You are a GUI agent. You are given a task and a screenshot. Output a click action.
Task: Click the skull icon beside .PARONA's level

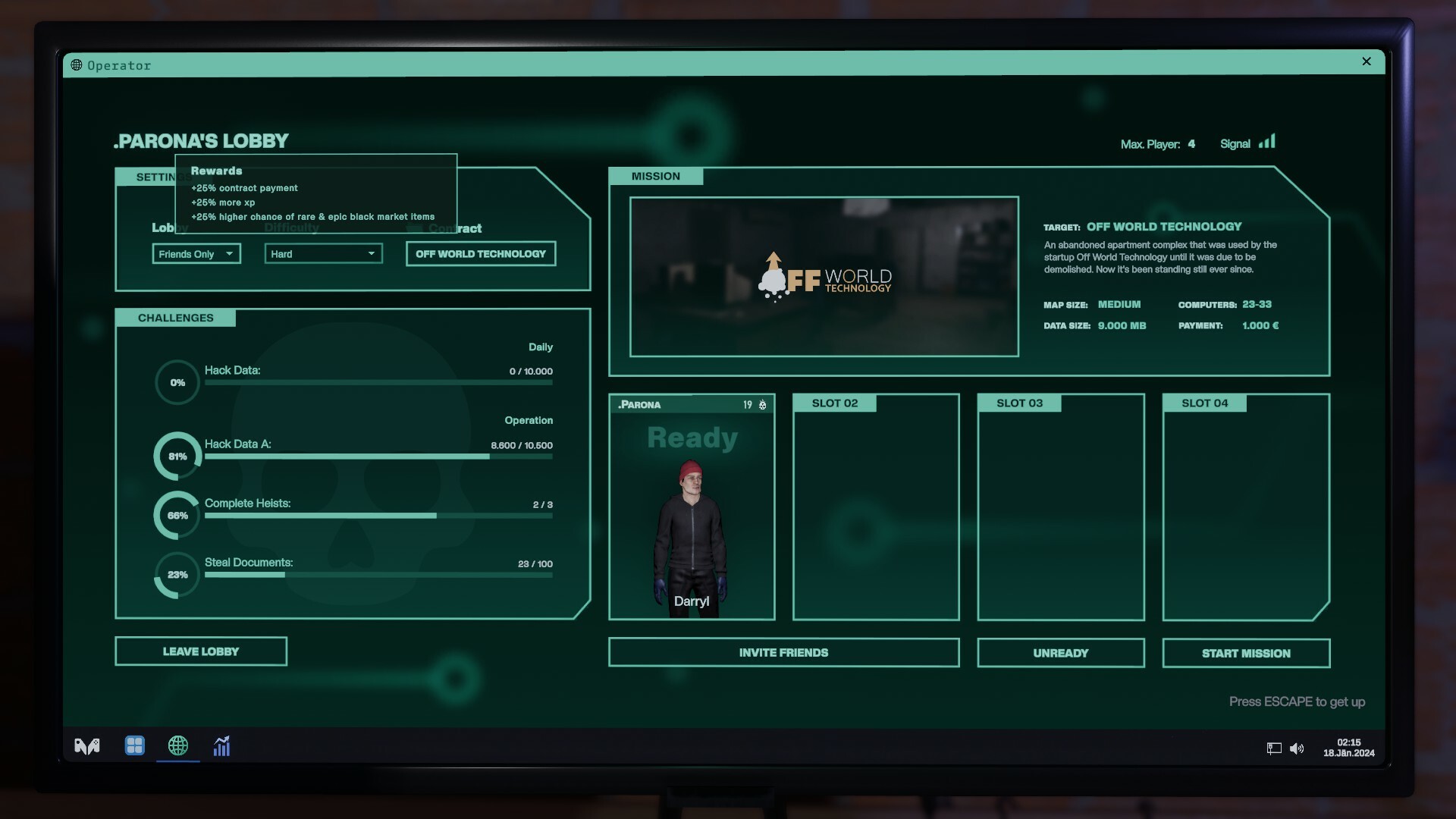click(x=763, y=405)
